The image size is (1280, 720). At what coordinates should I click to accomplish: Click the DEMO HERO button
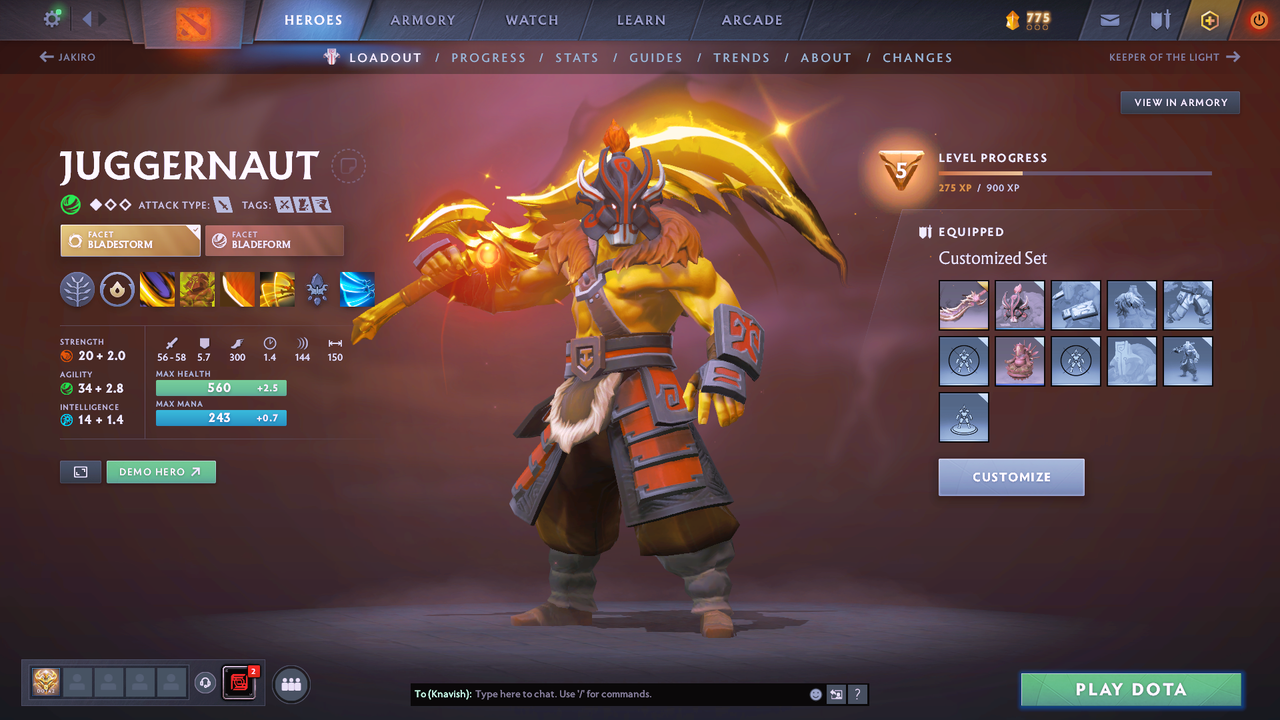click(x=161, y=471)
